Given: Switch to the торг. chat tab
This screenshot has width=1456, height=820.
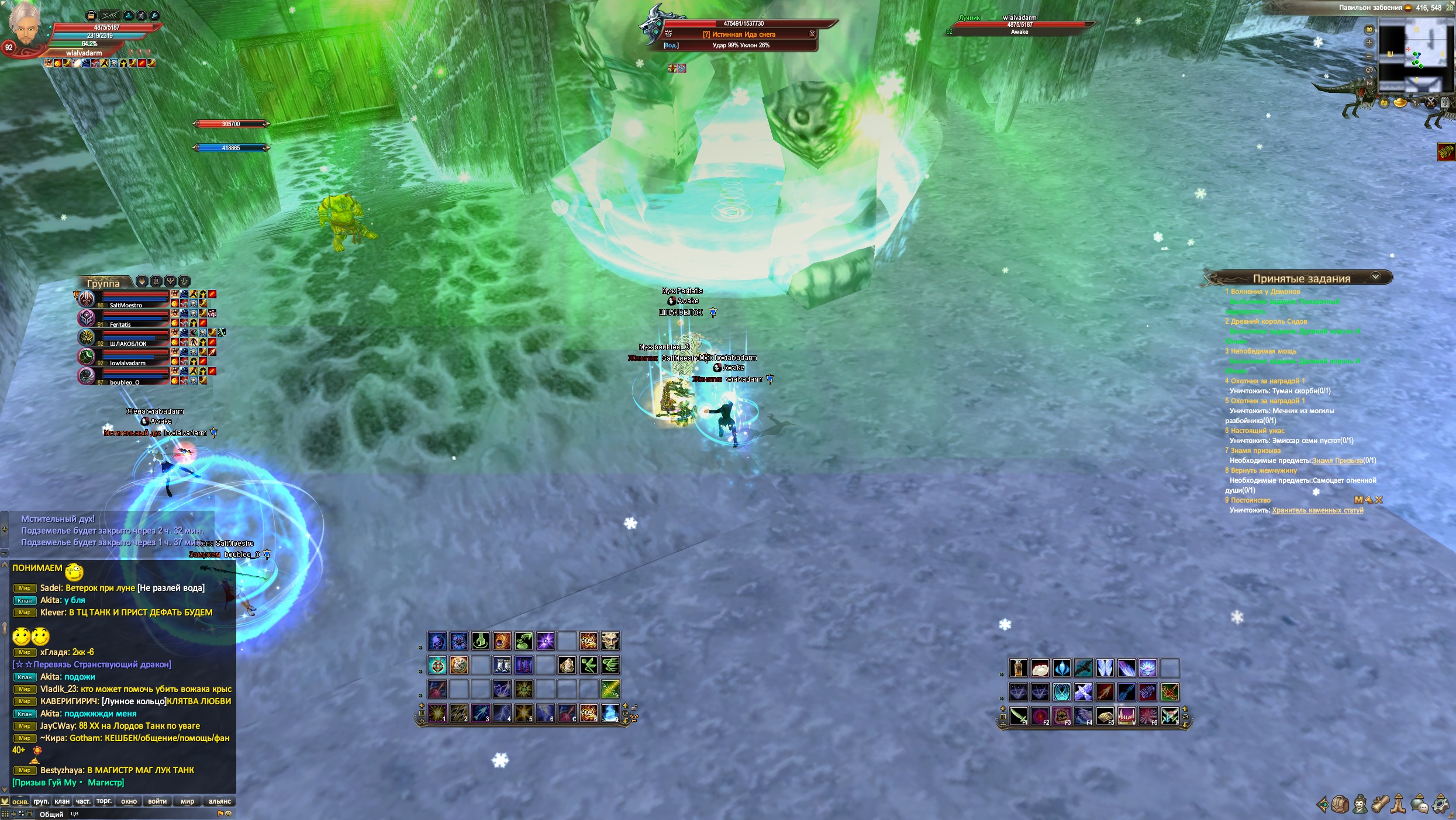Looking at the screenshot, I should [x=104, y=801].
